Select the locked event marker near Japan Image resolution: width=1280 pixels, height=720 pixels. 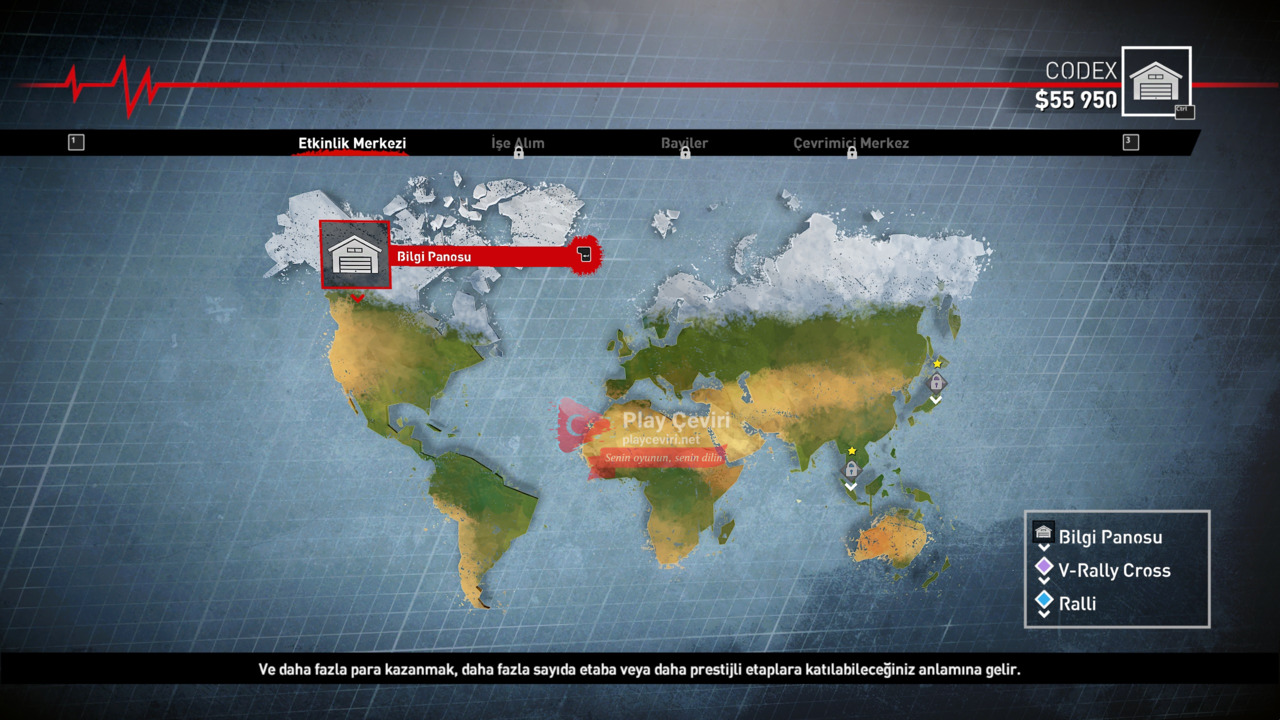pos(936,382)
